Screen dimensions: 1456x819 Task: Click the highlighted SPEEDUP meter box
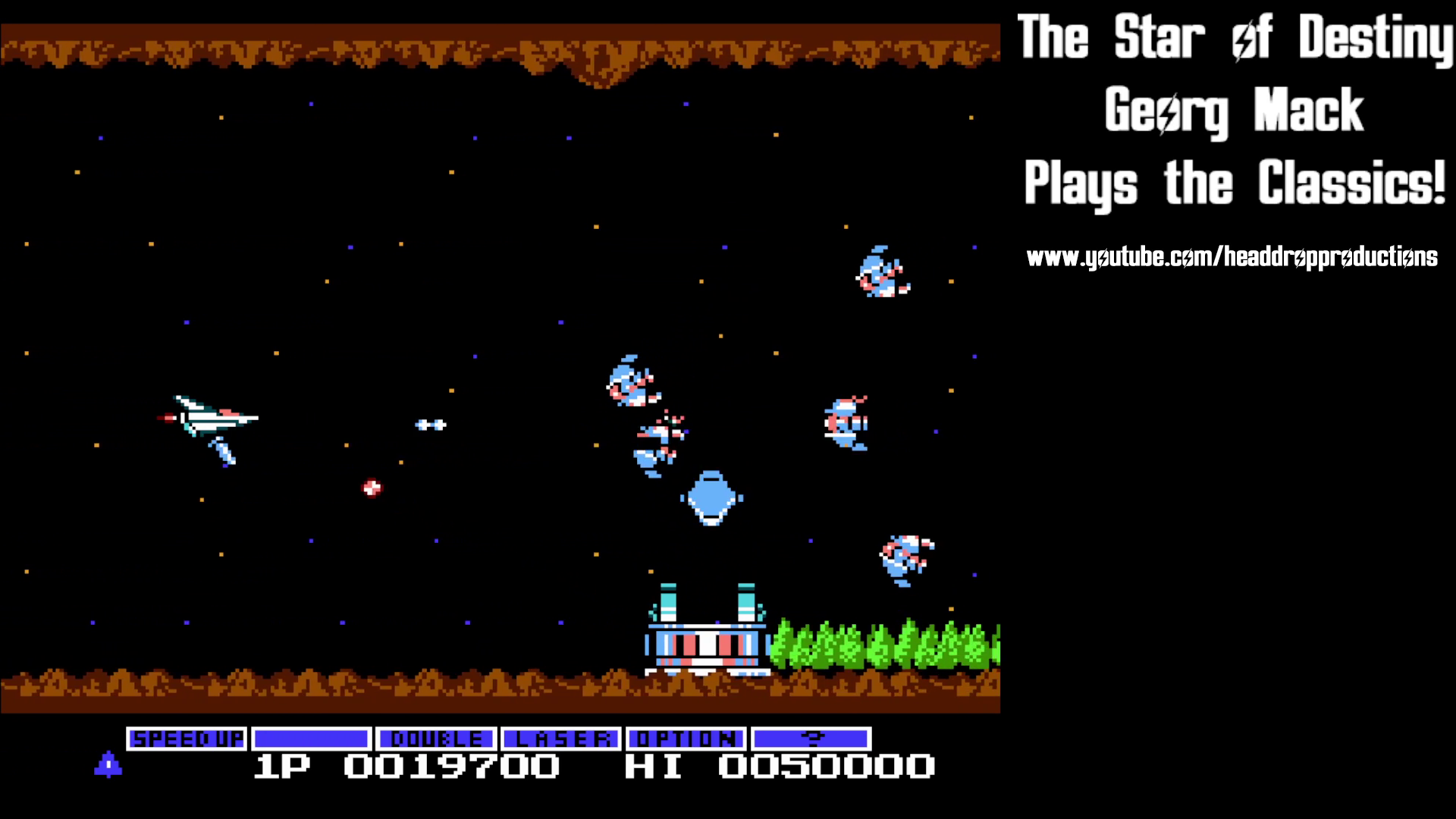[187, 738]
